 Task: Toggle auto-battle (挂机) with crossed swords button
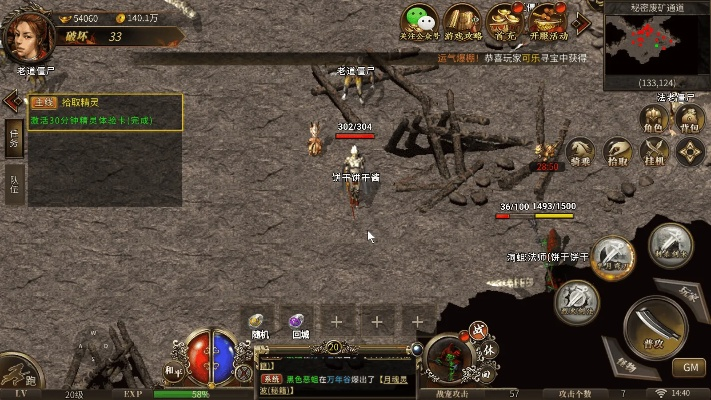coord(654,150)
